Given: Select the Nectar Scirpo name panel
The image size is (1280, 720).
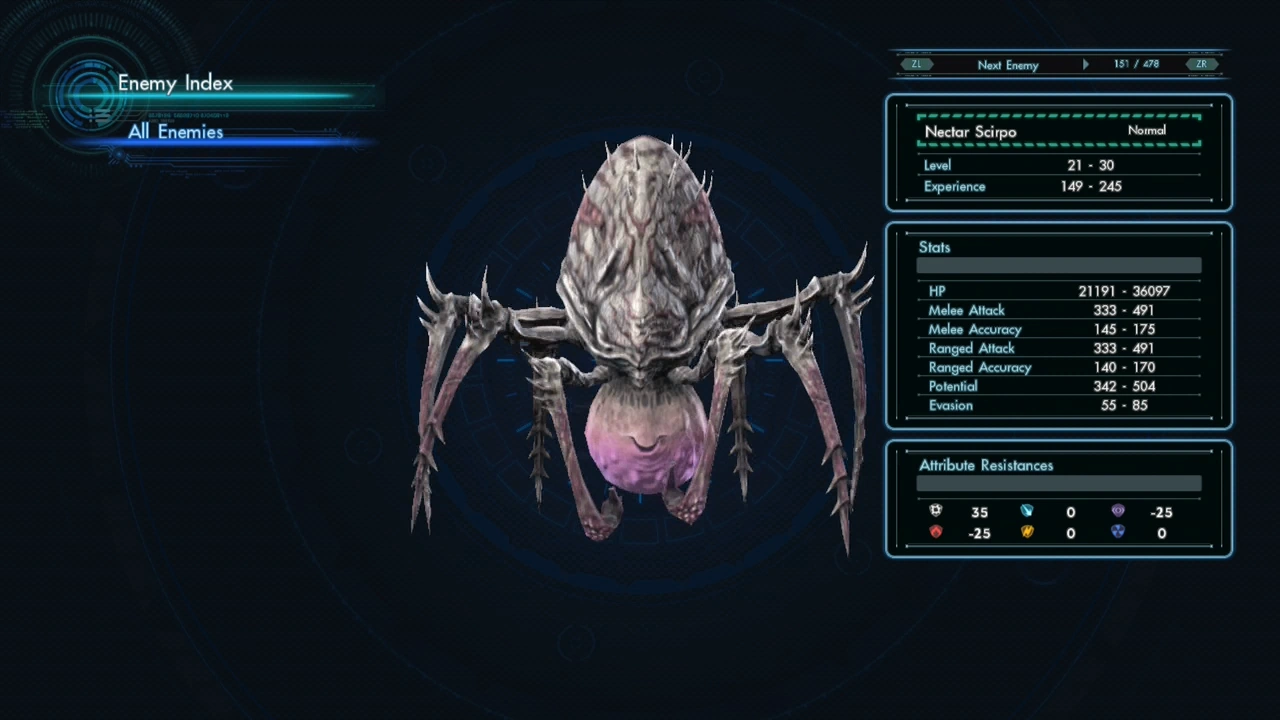Looking at the screenshot, I should coord(1058,131).
